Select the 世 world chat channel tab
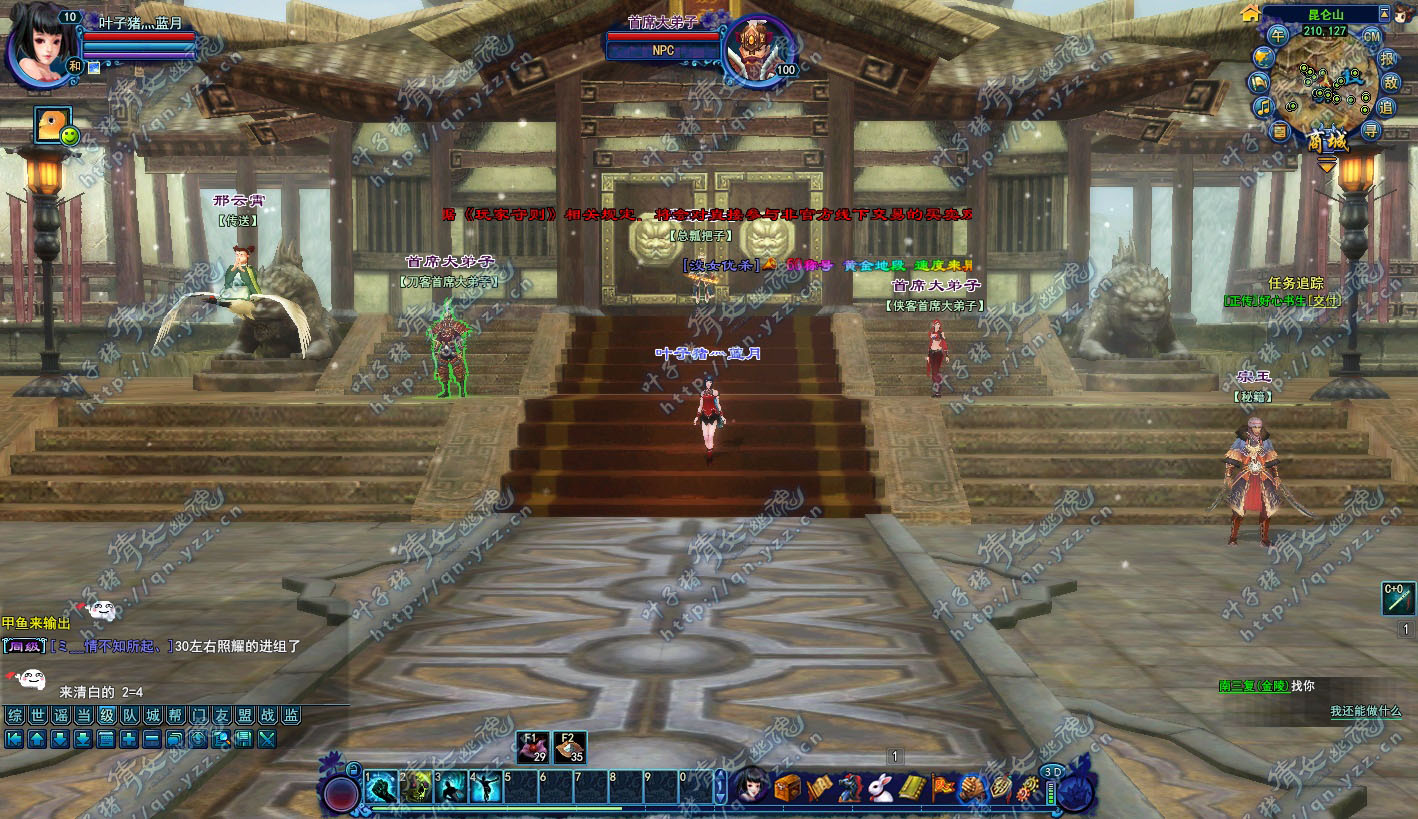Screen dimensions: 1418x819 (x=38, y=715)
